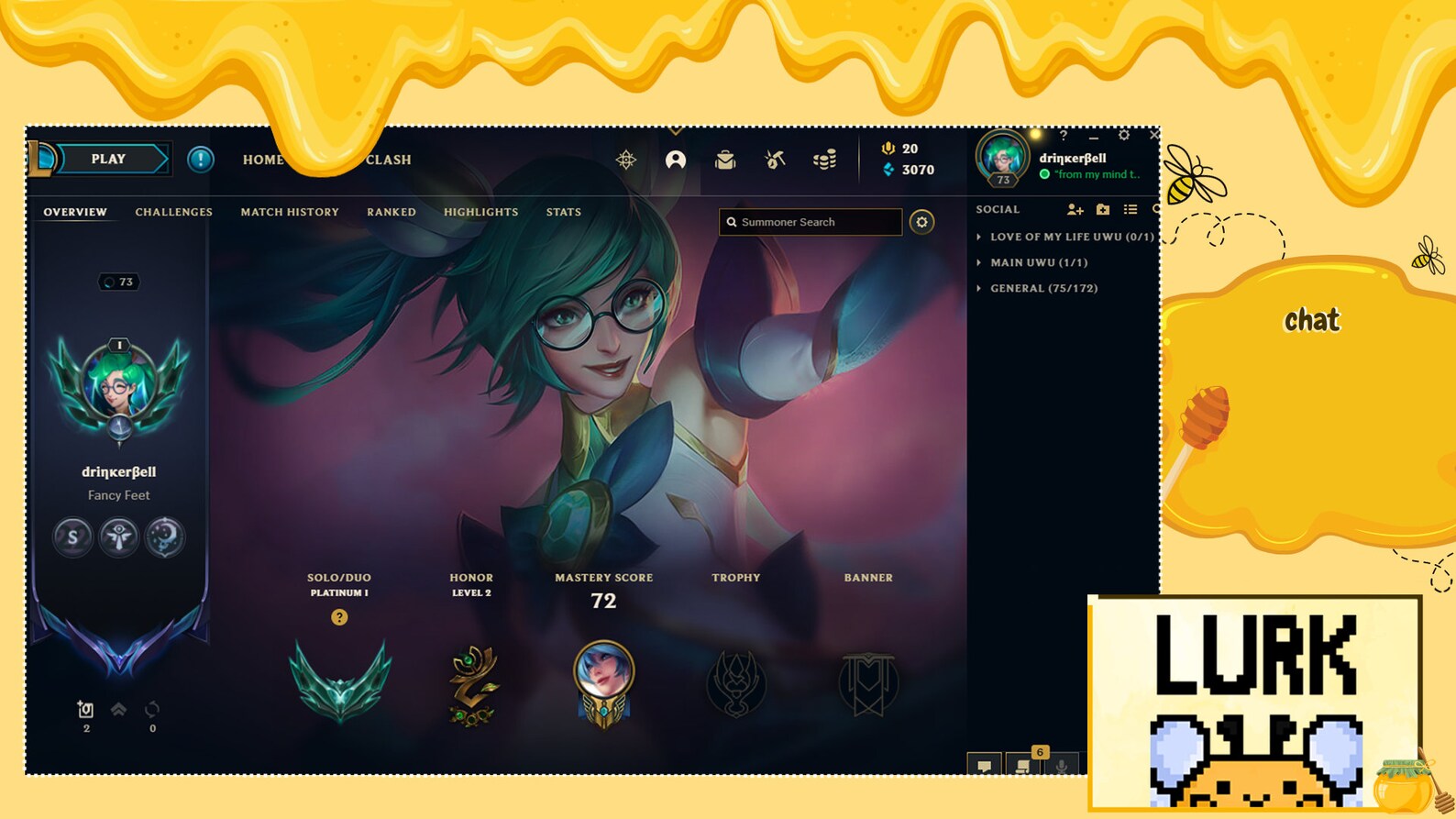Click the missions scroll icon with the 6 badge
Viewport: 1456px width, 819px height.
(x=1023, y=765)
